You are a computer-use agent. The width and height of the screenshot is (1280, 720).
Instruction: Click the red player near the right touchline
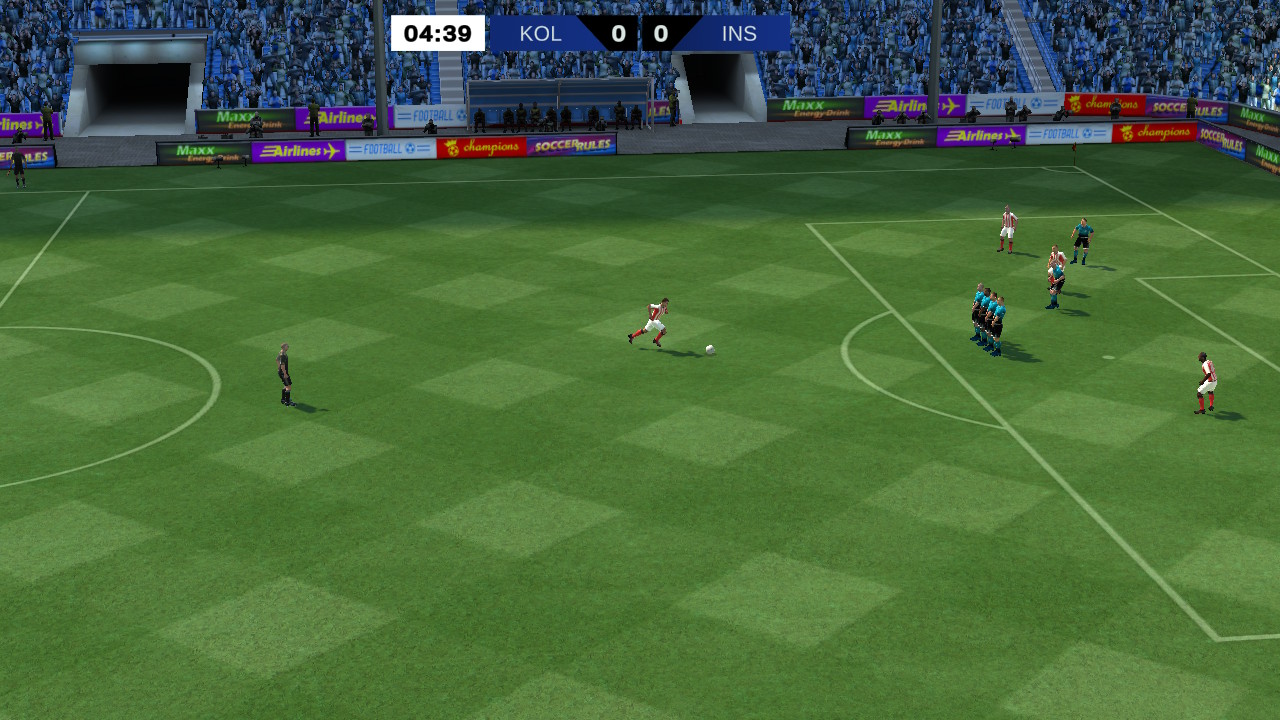(1205, 381)
